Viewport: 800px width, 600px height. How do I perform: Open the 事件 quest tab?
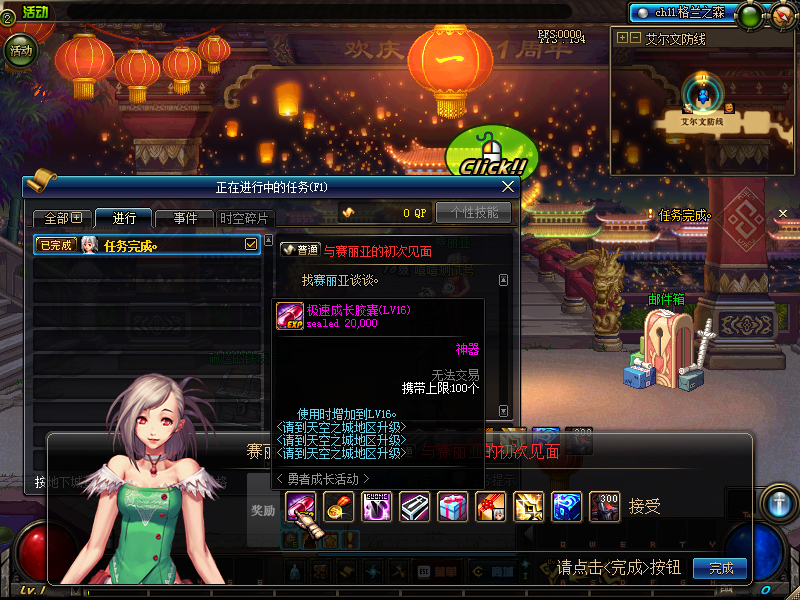(185, 218)
